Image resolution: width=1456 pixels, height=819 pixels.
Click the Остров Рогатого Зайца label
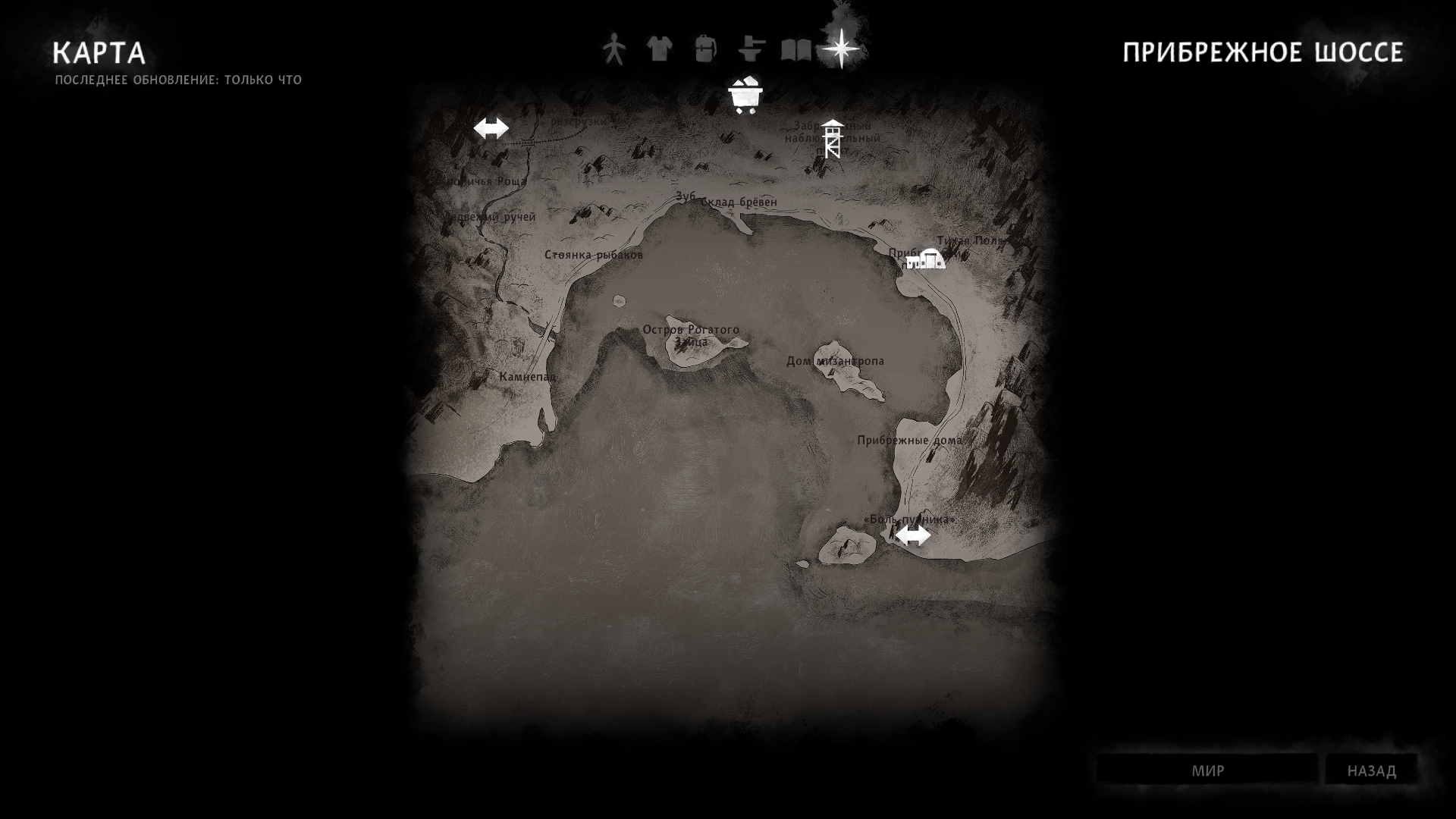pos(691,334)
